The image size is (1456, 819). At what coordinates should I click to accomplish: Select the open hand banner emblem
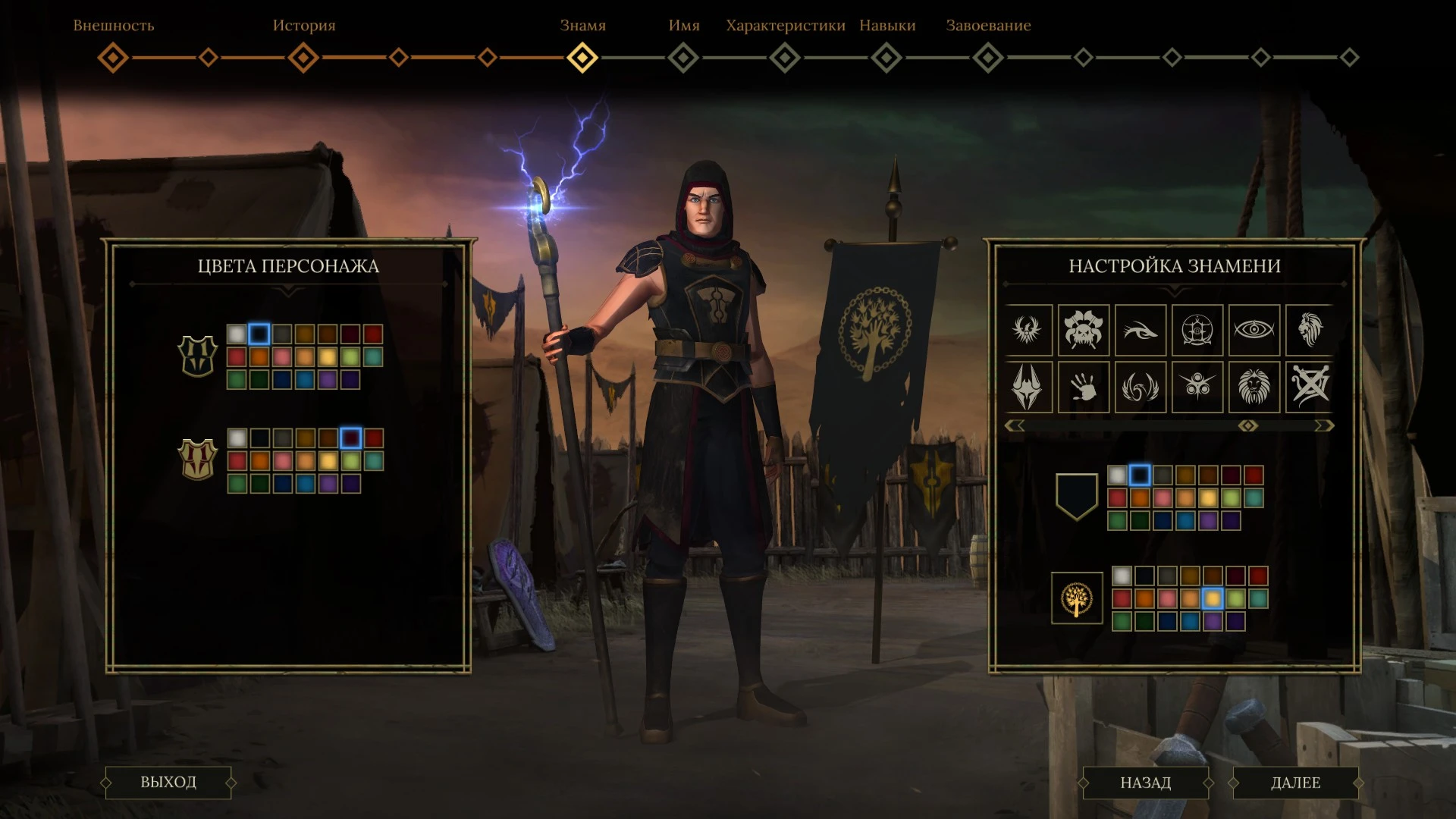tap(1084, 388)
